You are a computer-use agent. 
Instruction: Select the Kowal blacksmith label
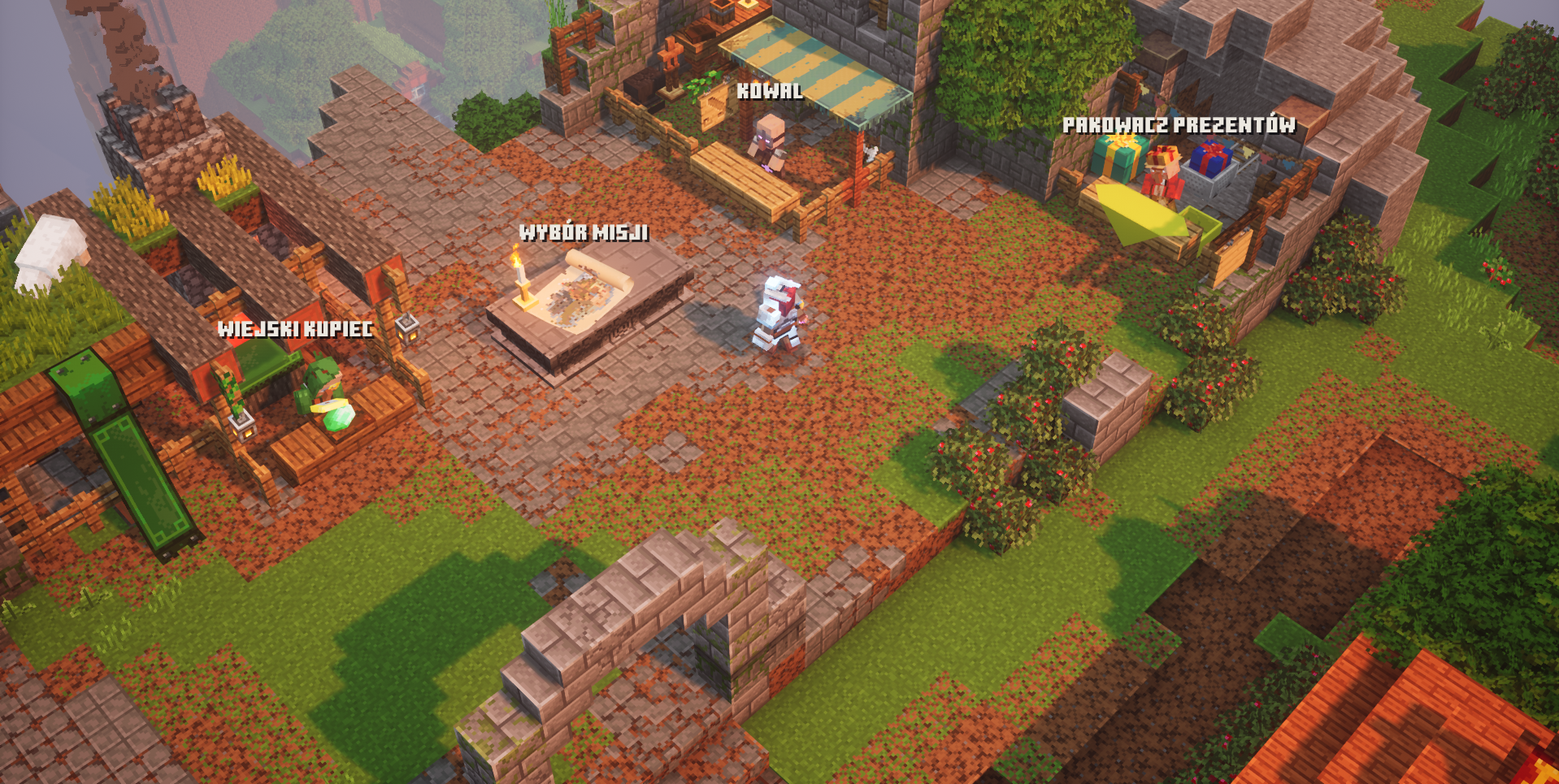click(769, 91)
